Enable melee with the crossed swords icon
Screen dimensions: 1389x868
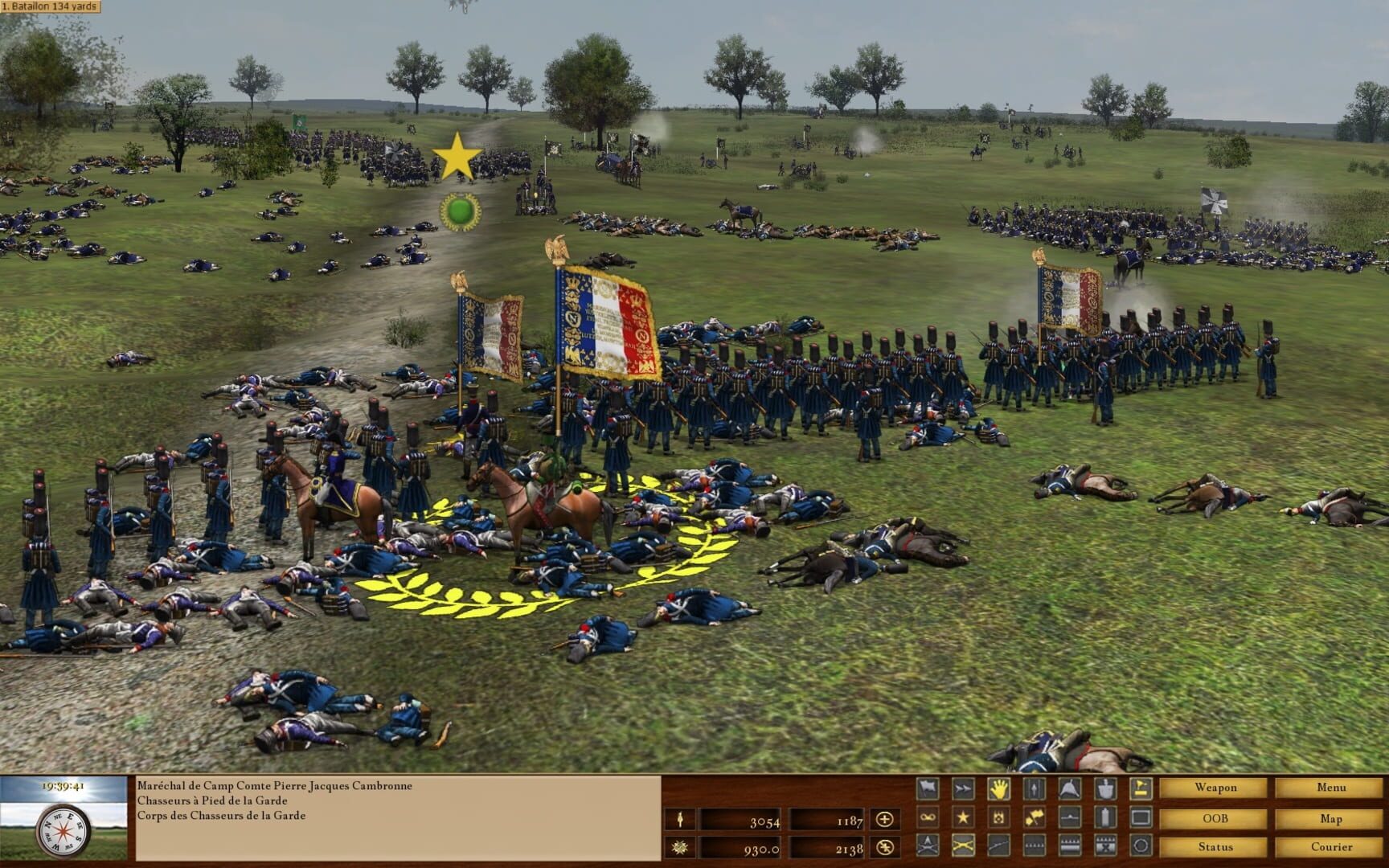tap(963, 846)
